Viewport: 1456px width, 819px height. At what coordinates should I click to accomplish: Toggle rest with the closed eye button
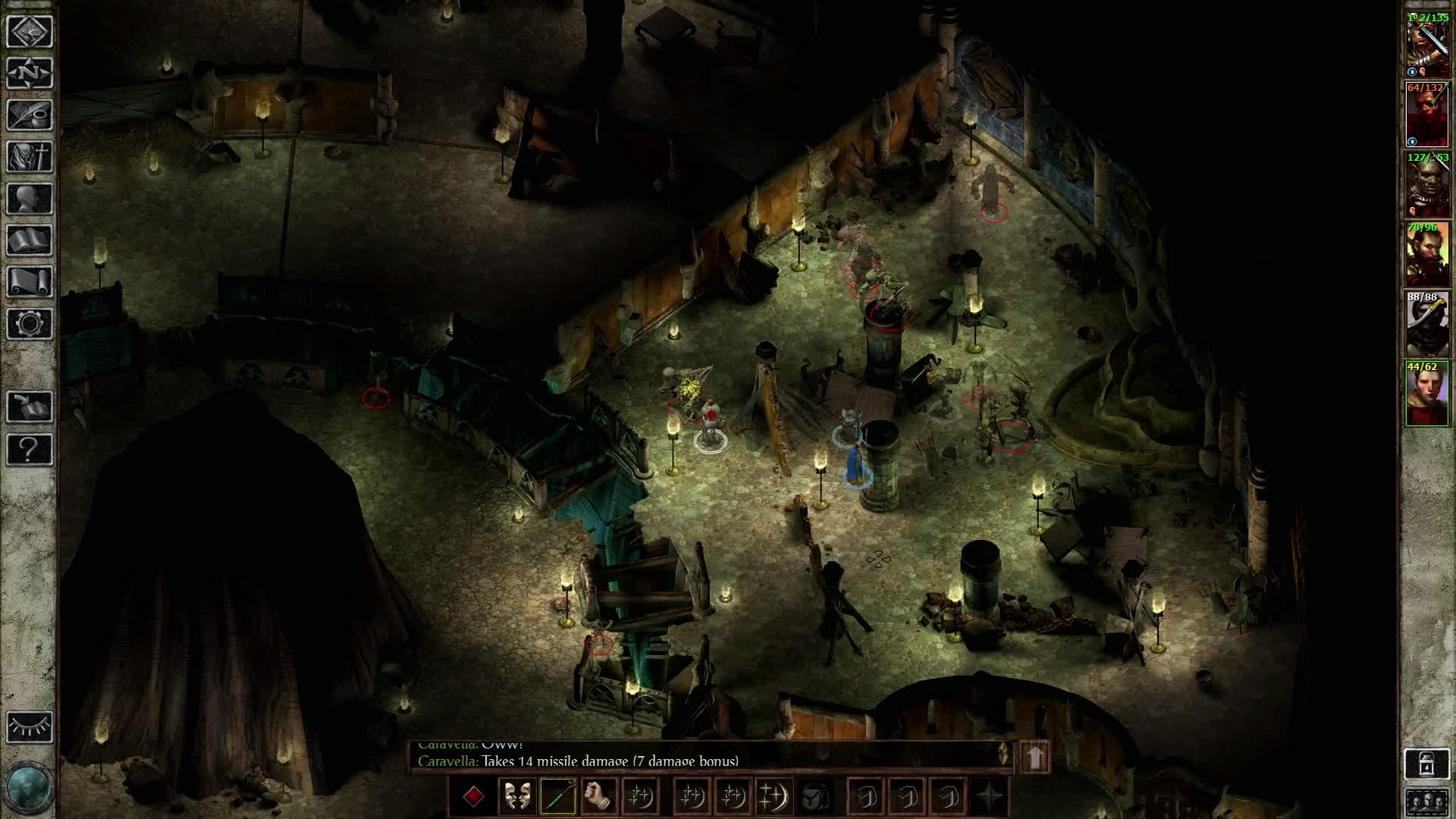[30, 726]
